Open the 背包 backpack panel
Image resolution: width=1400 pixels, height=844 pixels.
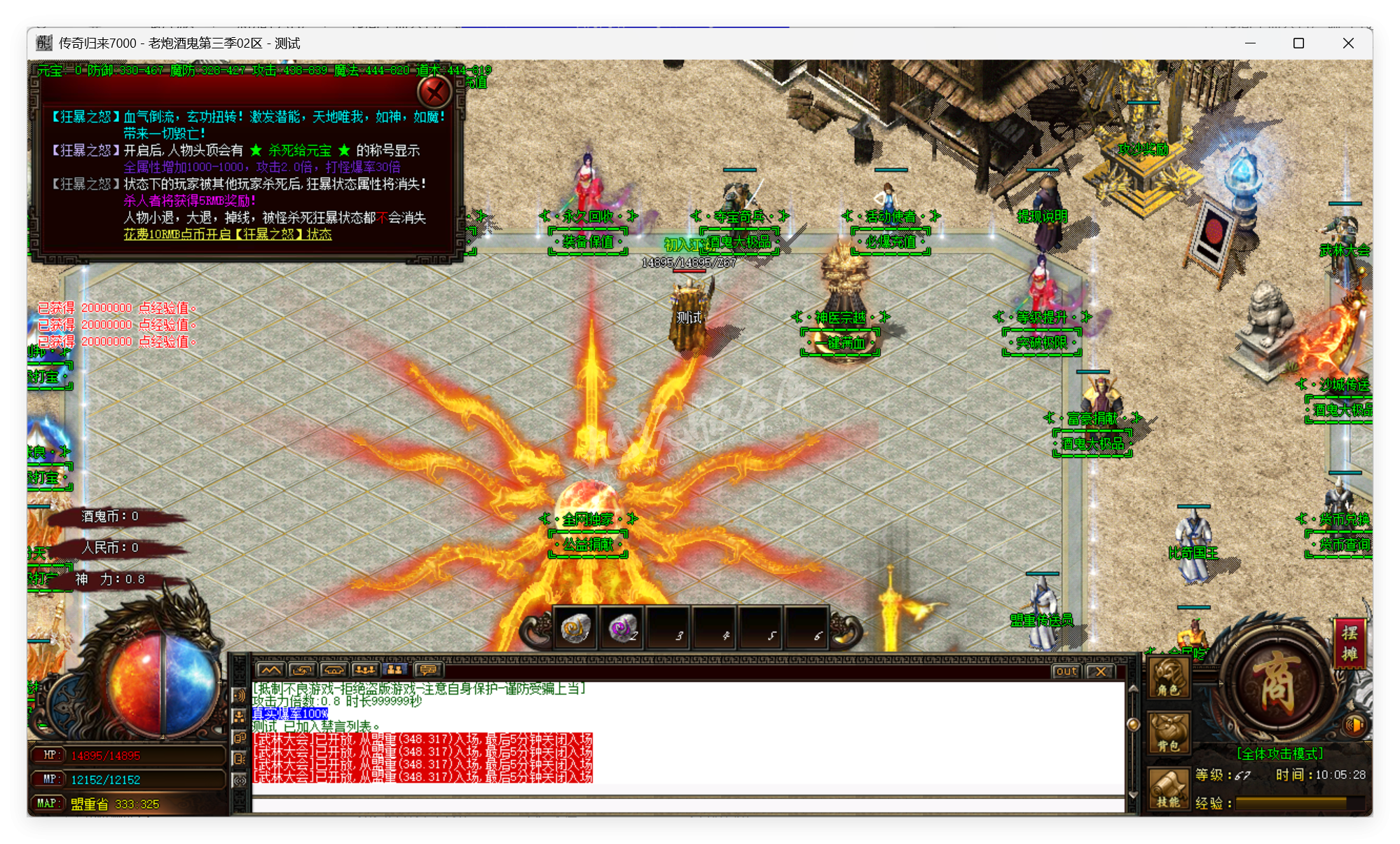1168,732
